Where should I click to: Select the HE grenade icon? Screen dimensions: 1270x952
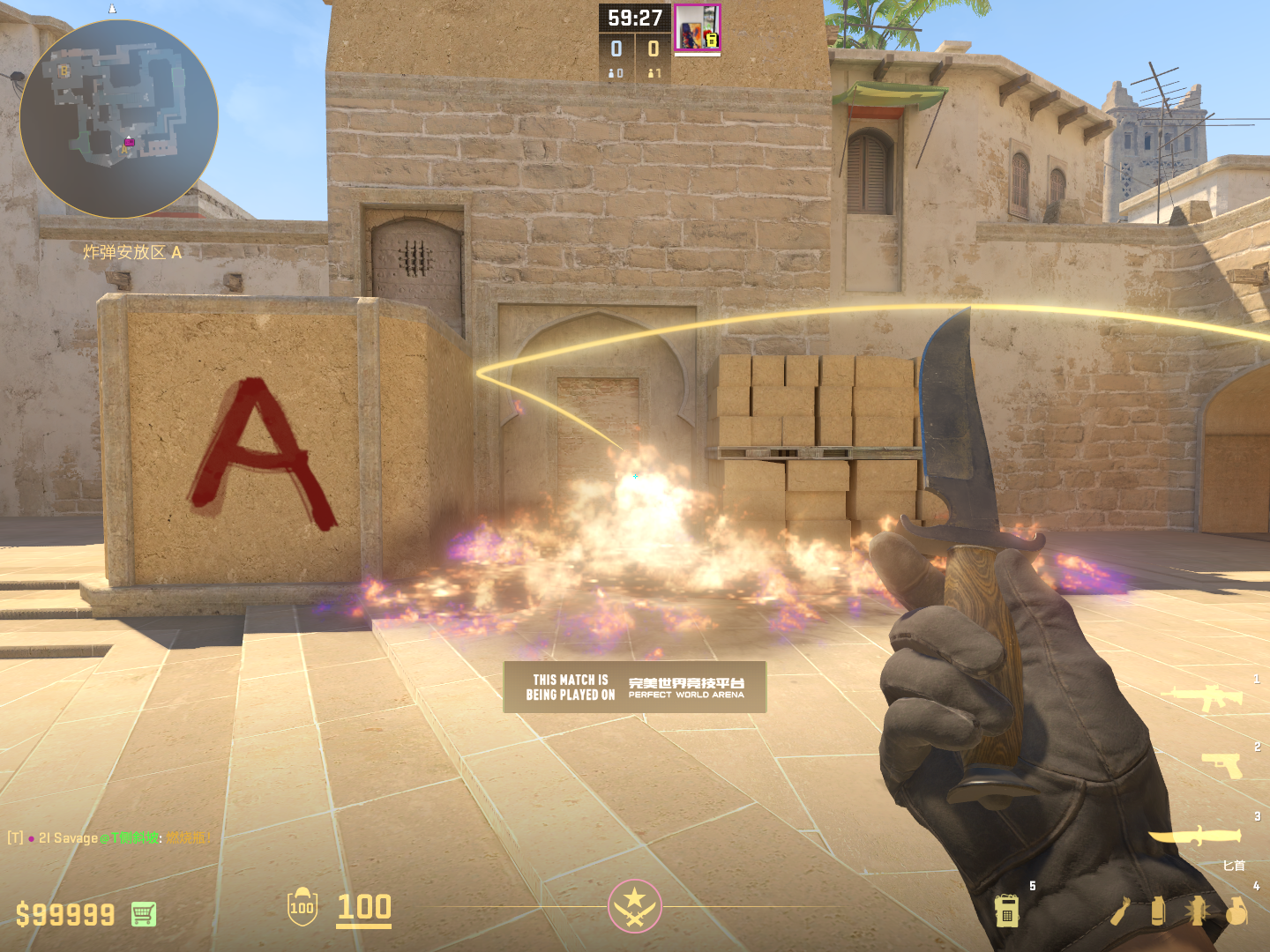click(x=1236, y=911)
